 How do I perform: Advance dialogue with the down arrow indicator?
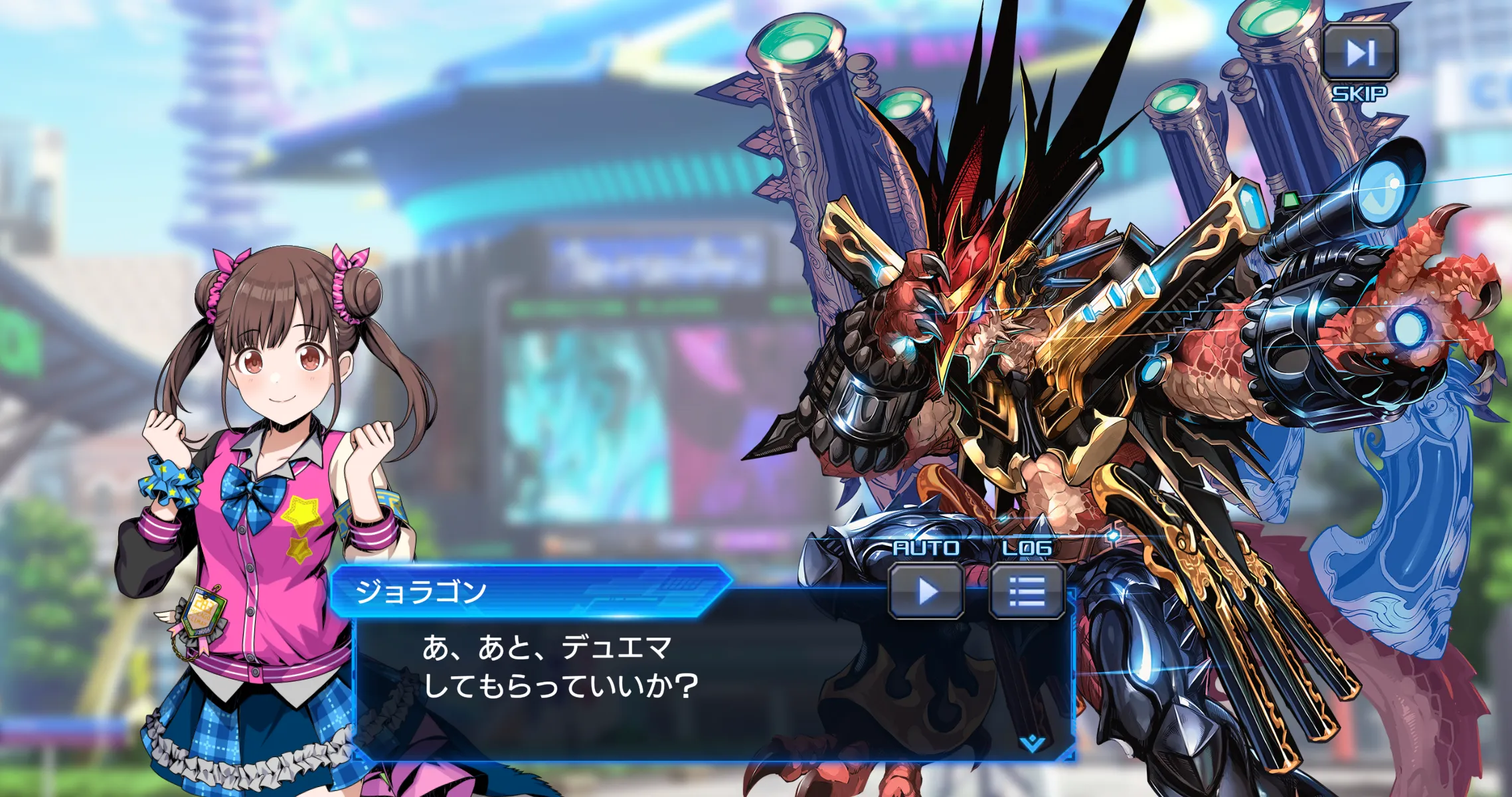(x=1032, y=743)
